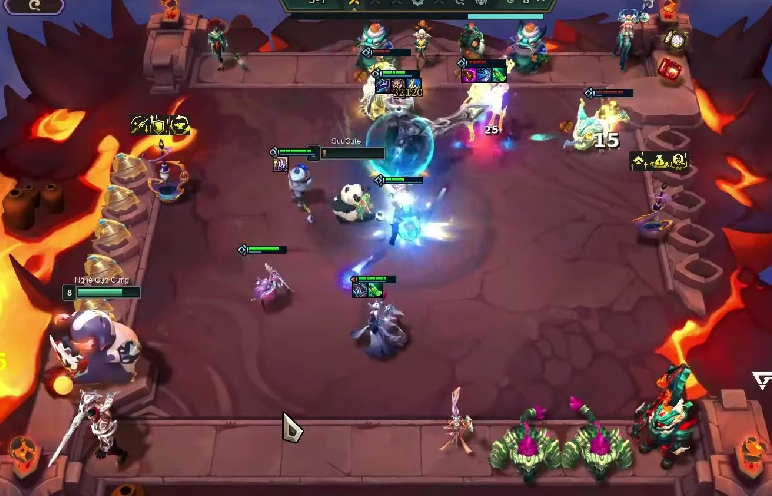The image size is (772, 496).
Task: Inspect the shield augment icon
Action: point(160,125)
